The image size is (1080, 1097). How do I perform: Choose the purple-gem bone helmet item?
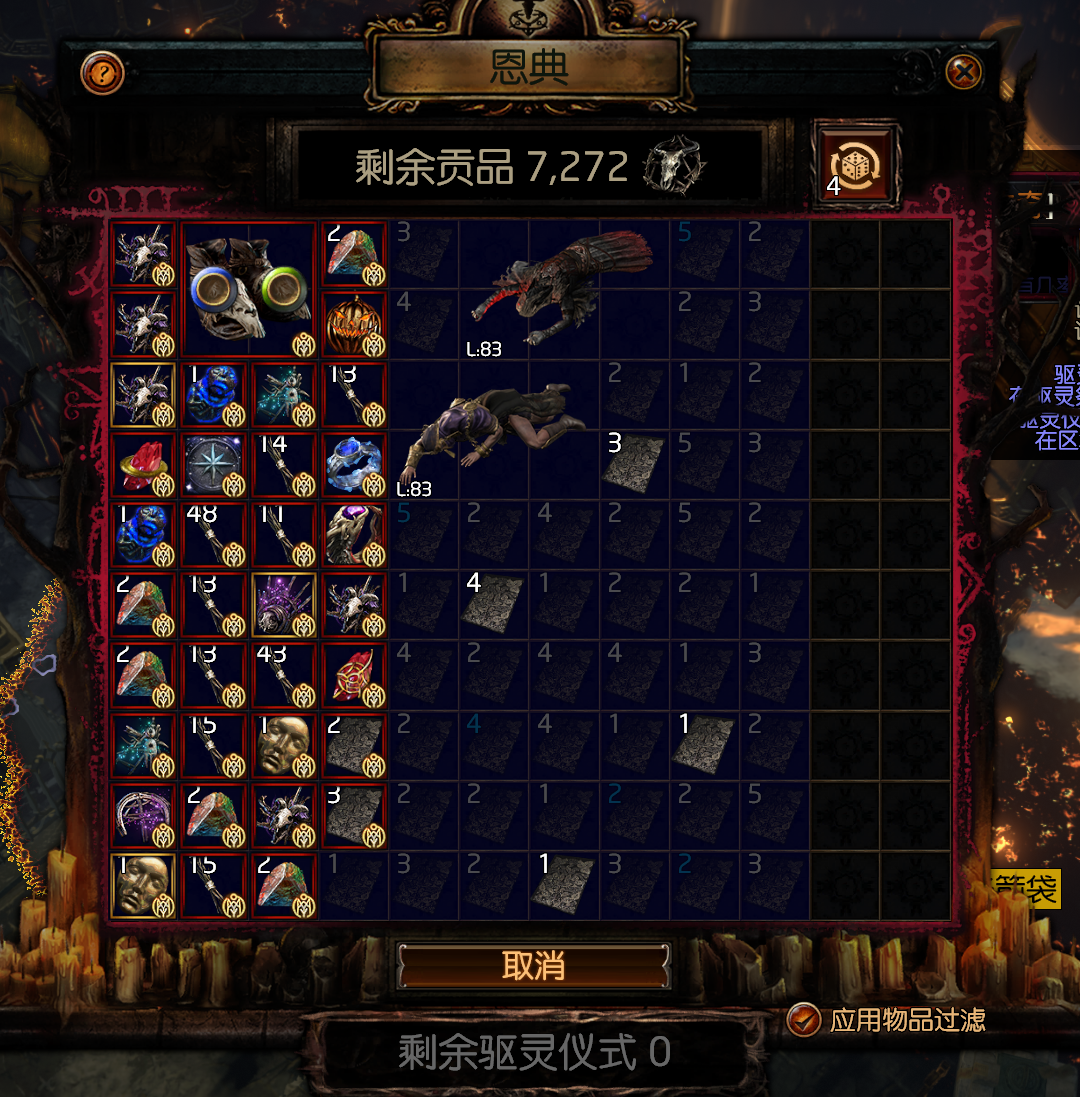[354, 535]
